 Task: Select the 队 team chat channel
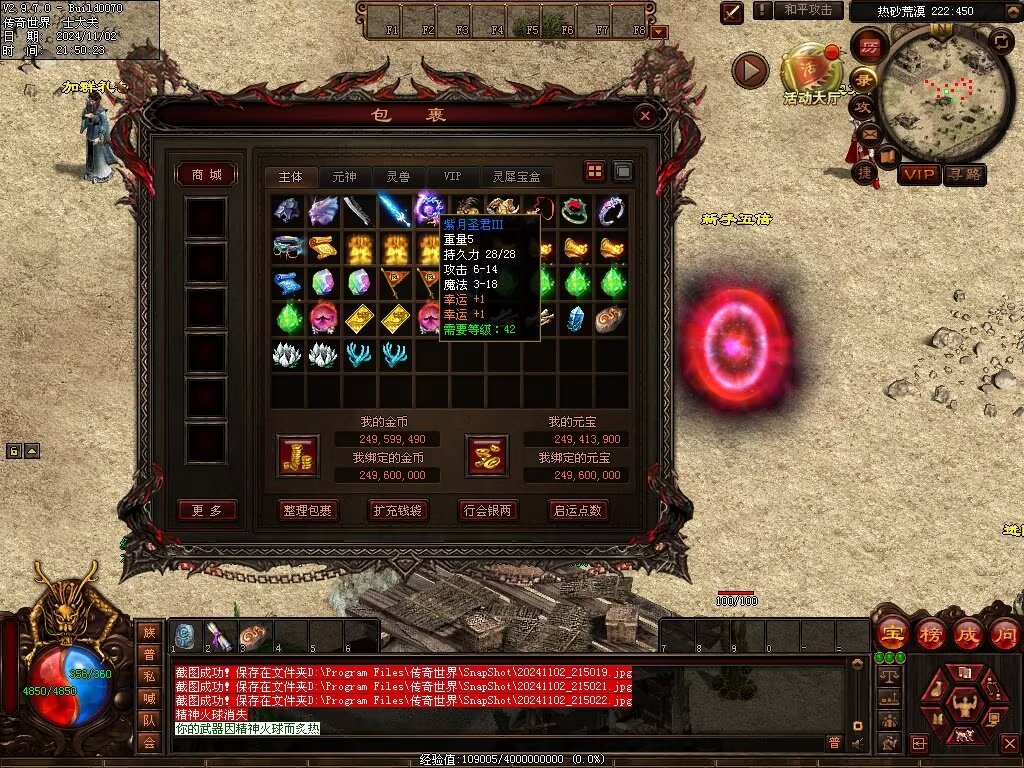point(149,719)
